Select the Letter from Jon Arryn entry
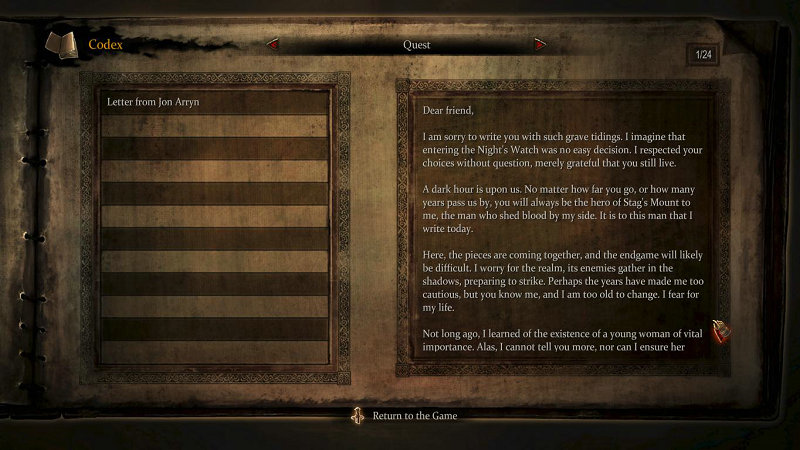The width and height of the screenshot is (800, 450). [214, 103]
